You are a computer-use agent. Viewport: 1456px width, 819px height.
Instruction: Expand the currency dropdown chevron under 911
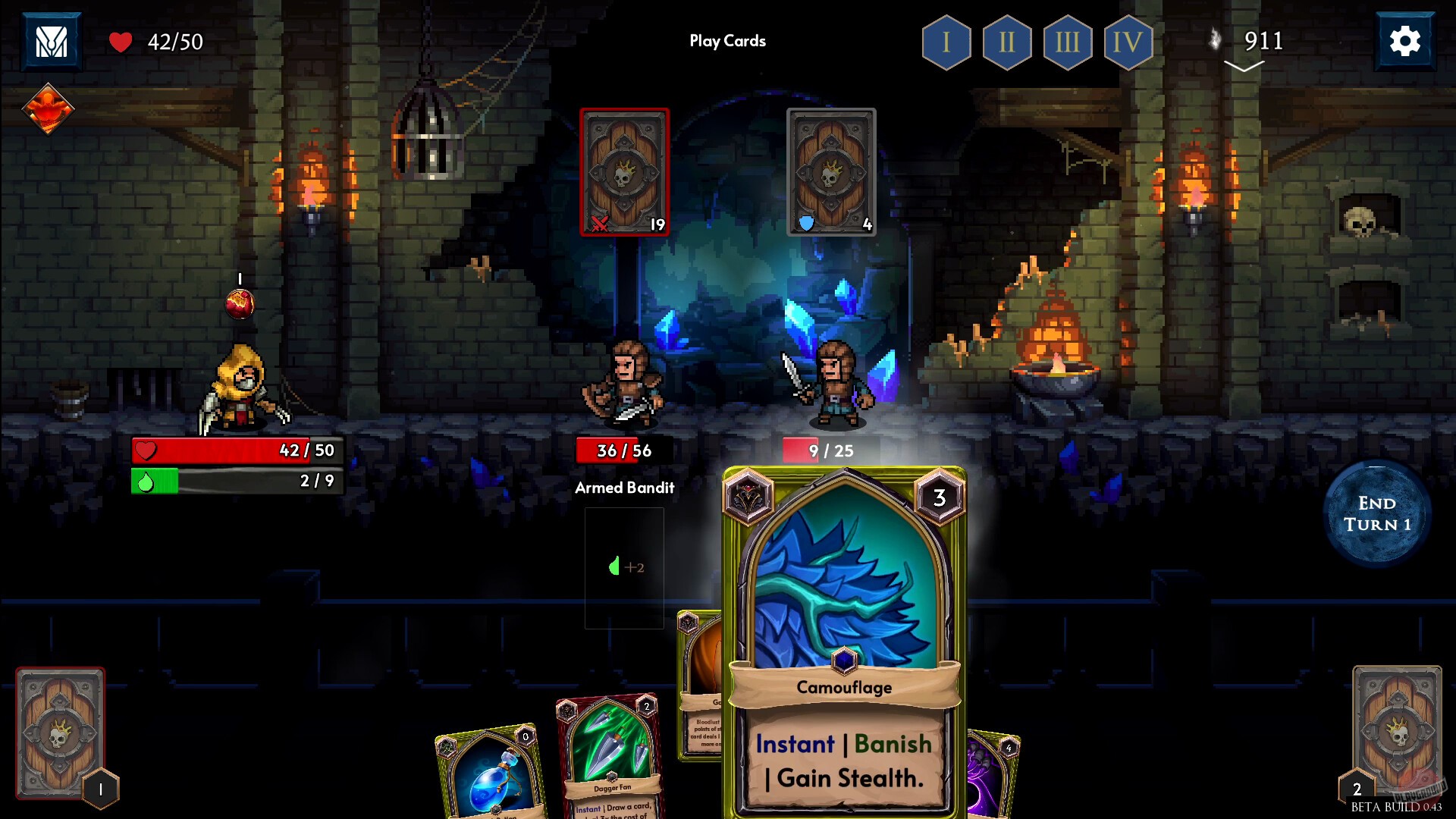pos(1244,67)
